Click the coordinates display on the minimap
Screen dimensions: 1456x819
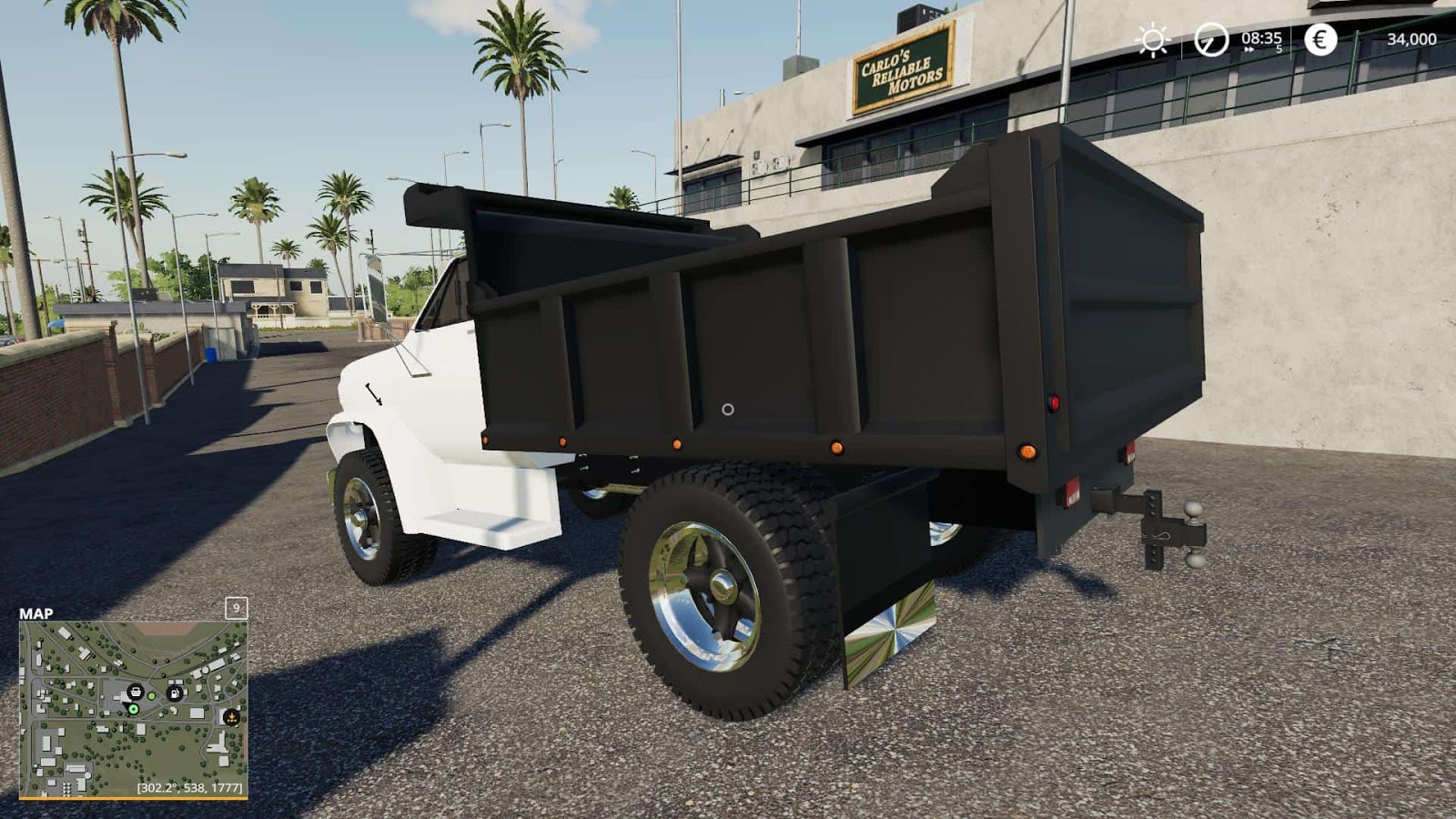(x=189, y=787)
